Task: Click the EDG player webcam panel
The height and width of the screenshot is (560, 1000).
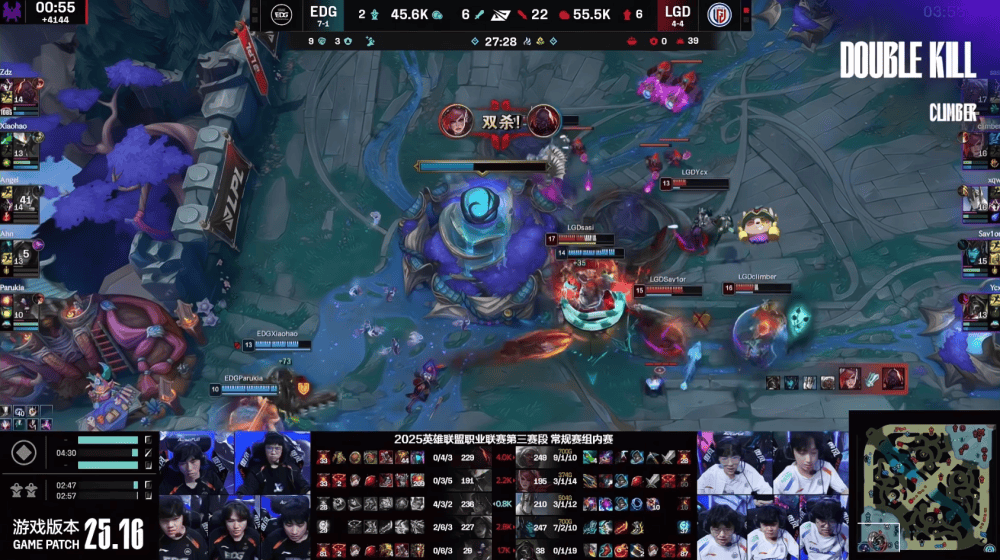Action: pos(235,496)
